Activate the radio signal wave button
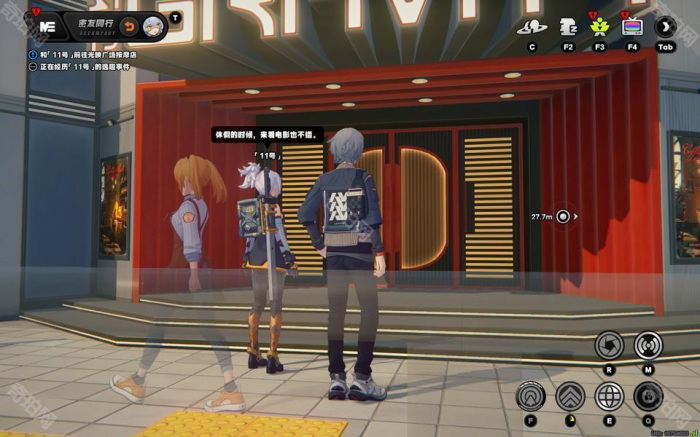The width and height of the screenshot is (700, 437). click(648, 346)
